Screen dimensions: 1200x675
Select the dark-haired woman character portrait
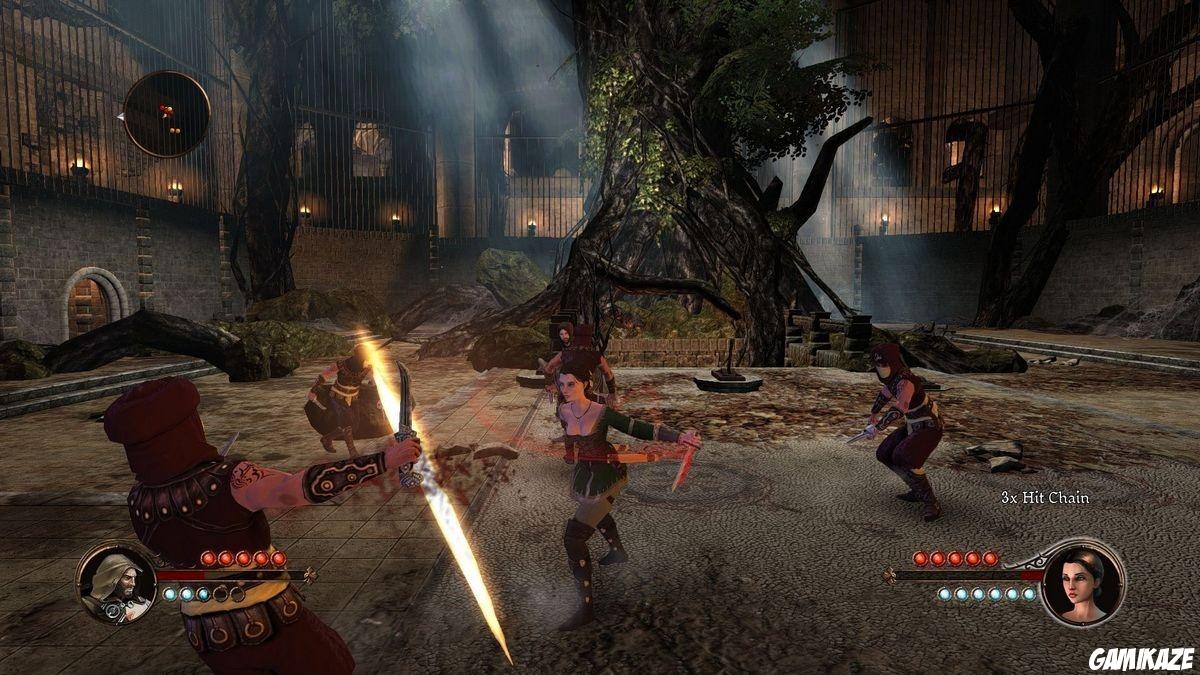(1081, 581)
